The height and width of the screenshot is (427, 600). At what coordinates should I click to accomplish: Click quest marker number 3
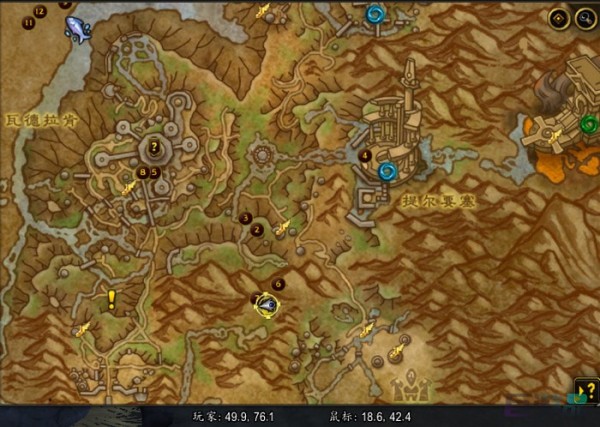(x=246, y=217)
